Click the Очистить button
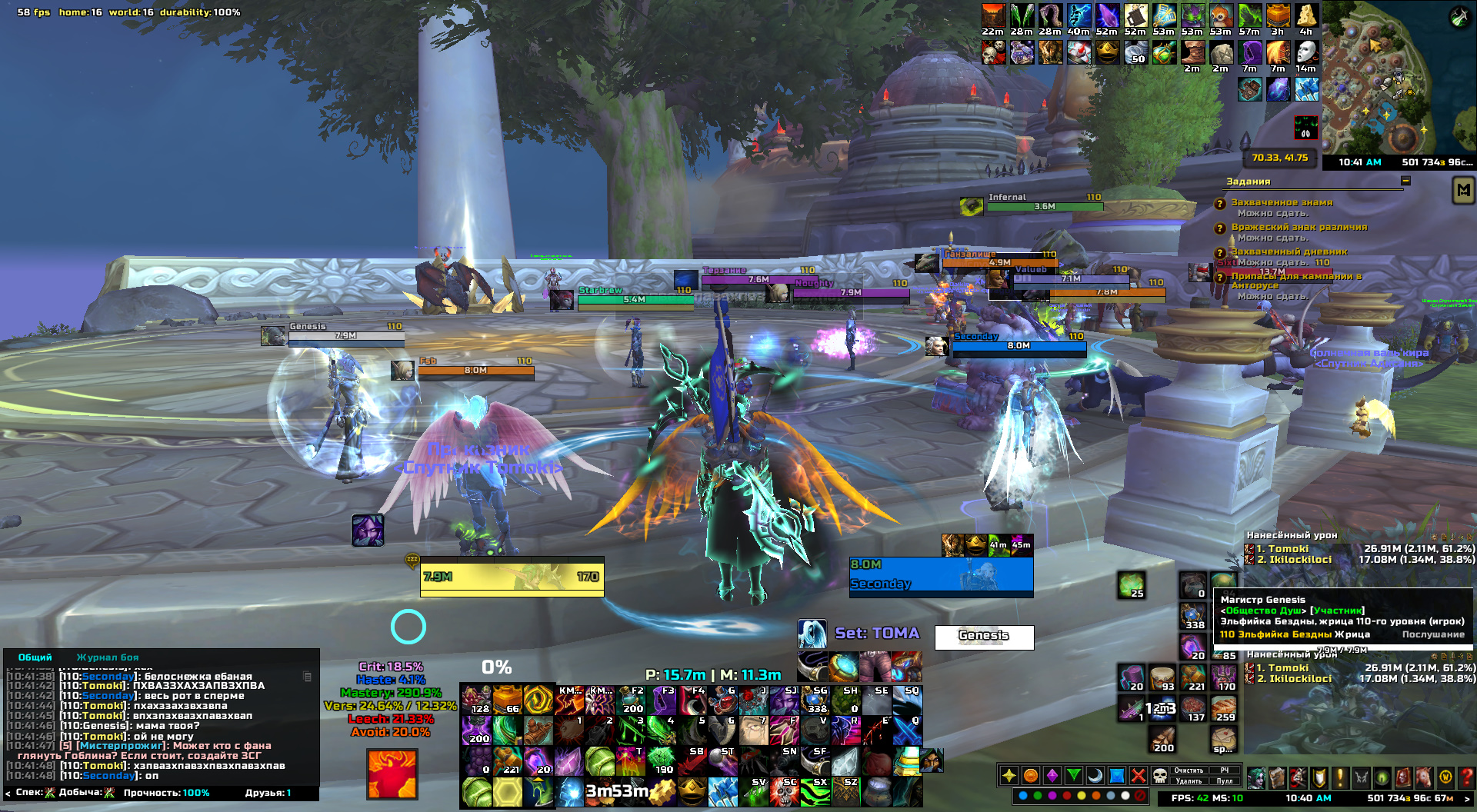The image size is (1477, 812). tap(1189, 770)
